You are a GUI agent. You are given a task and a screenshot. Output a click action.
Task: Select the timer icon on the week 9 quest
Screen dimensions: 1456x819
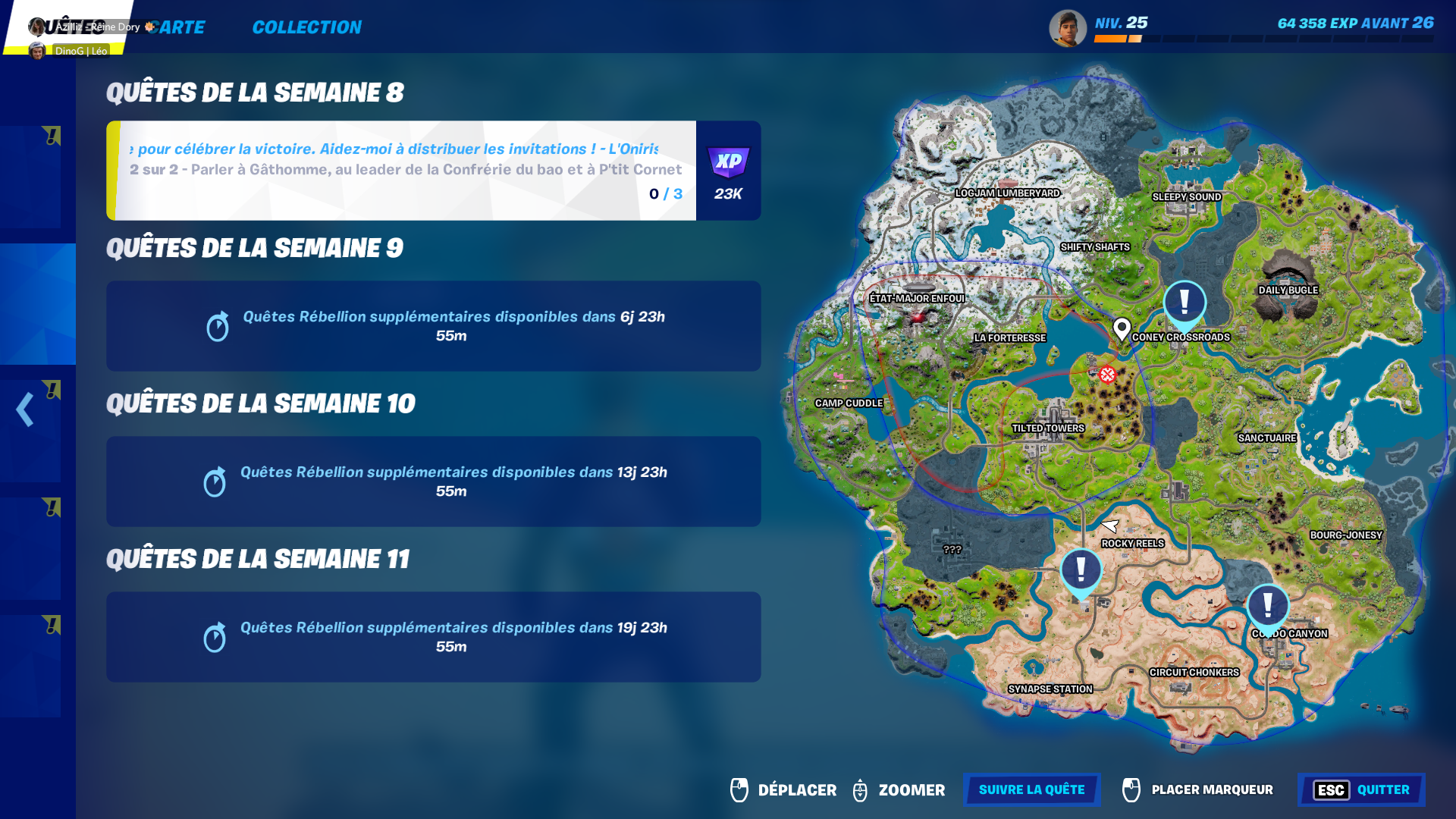click(x=218, y=326)
